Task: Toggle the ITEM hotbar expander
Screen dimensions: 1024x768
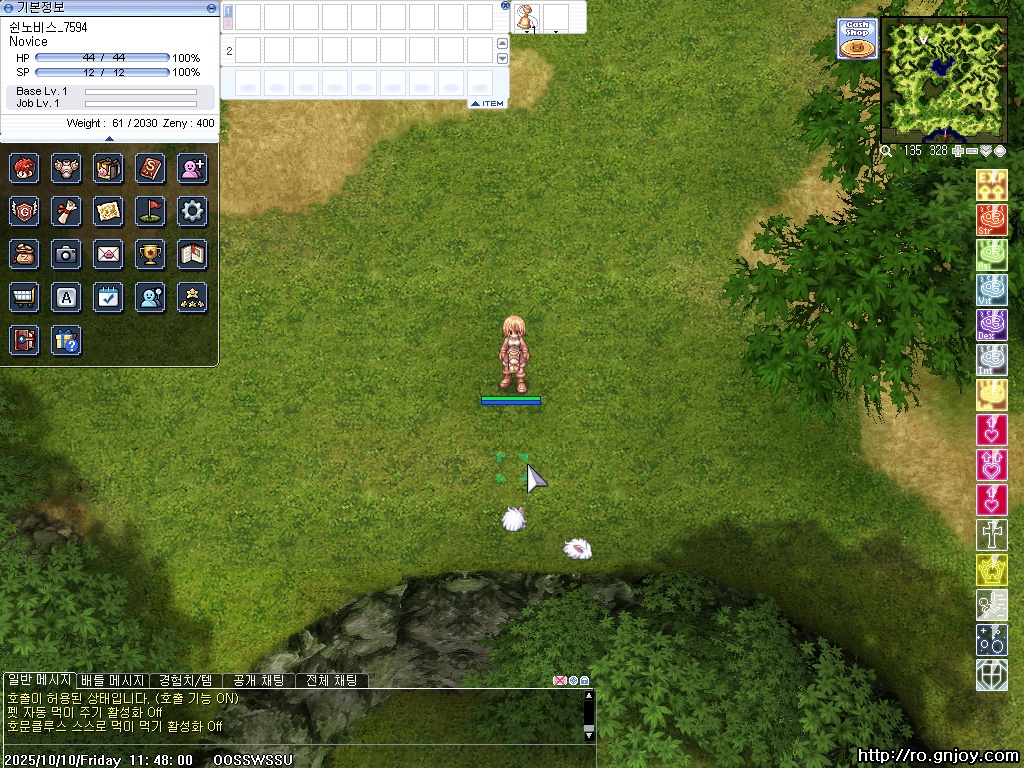Action: [487, 104]
